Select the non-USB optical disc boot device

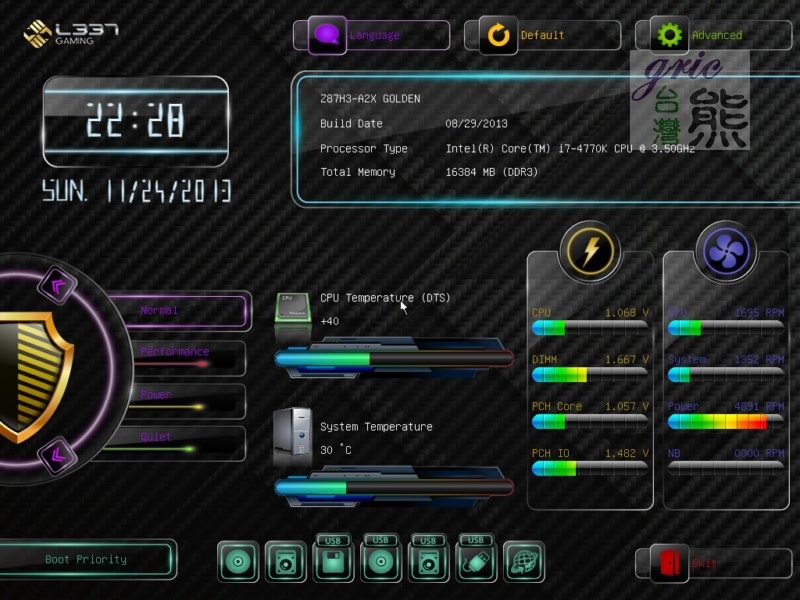click(x=238, y=562)
